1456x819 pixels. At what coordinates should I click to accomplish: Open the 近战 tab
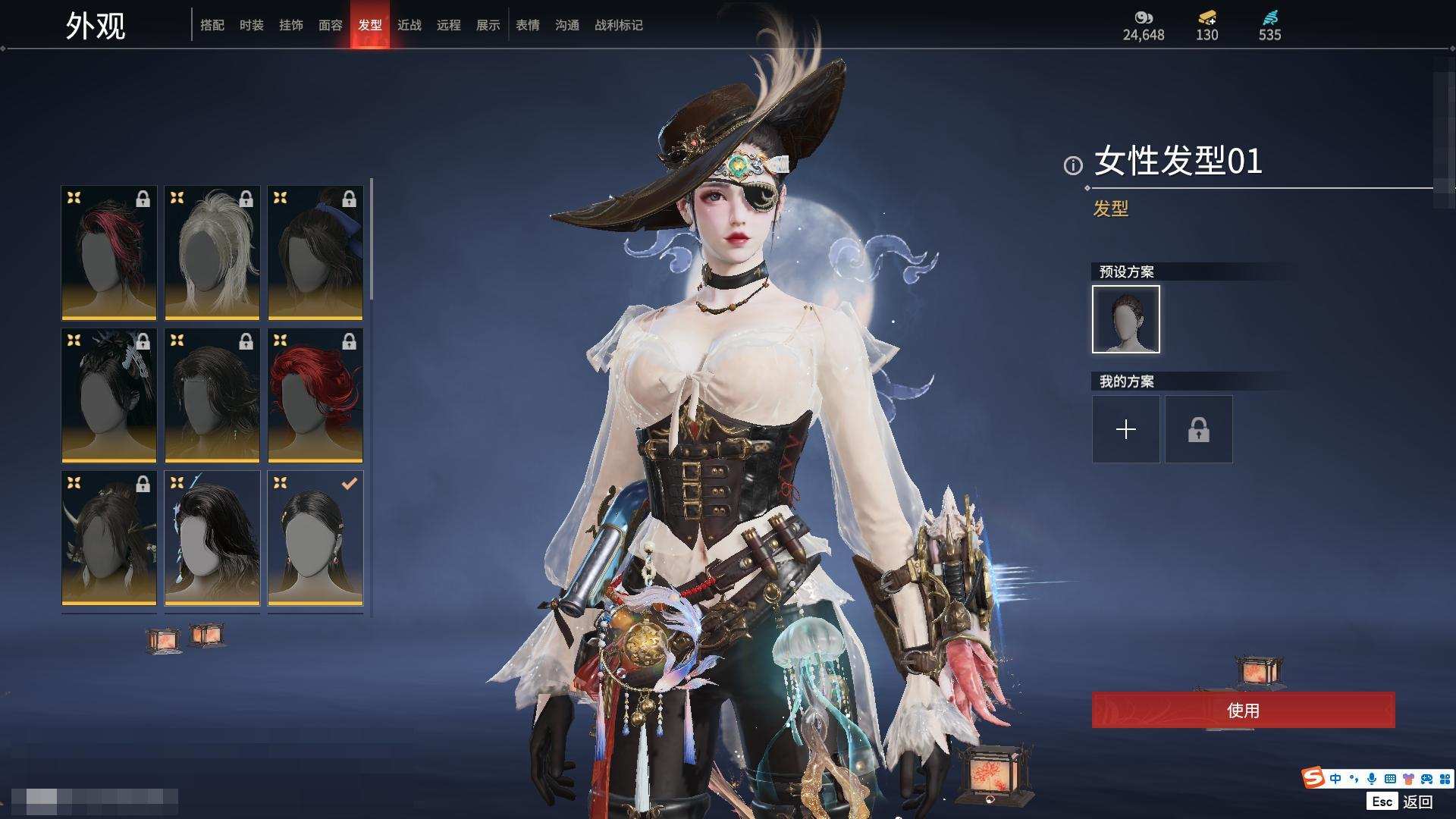coord(409,25)
